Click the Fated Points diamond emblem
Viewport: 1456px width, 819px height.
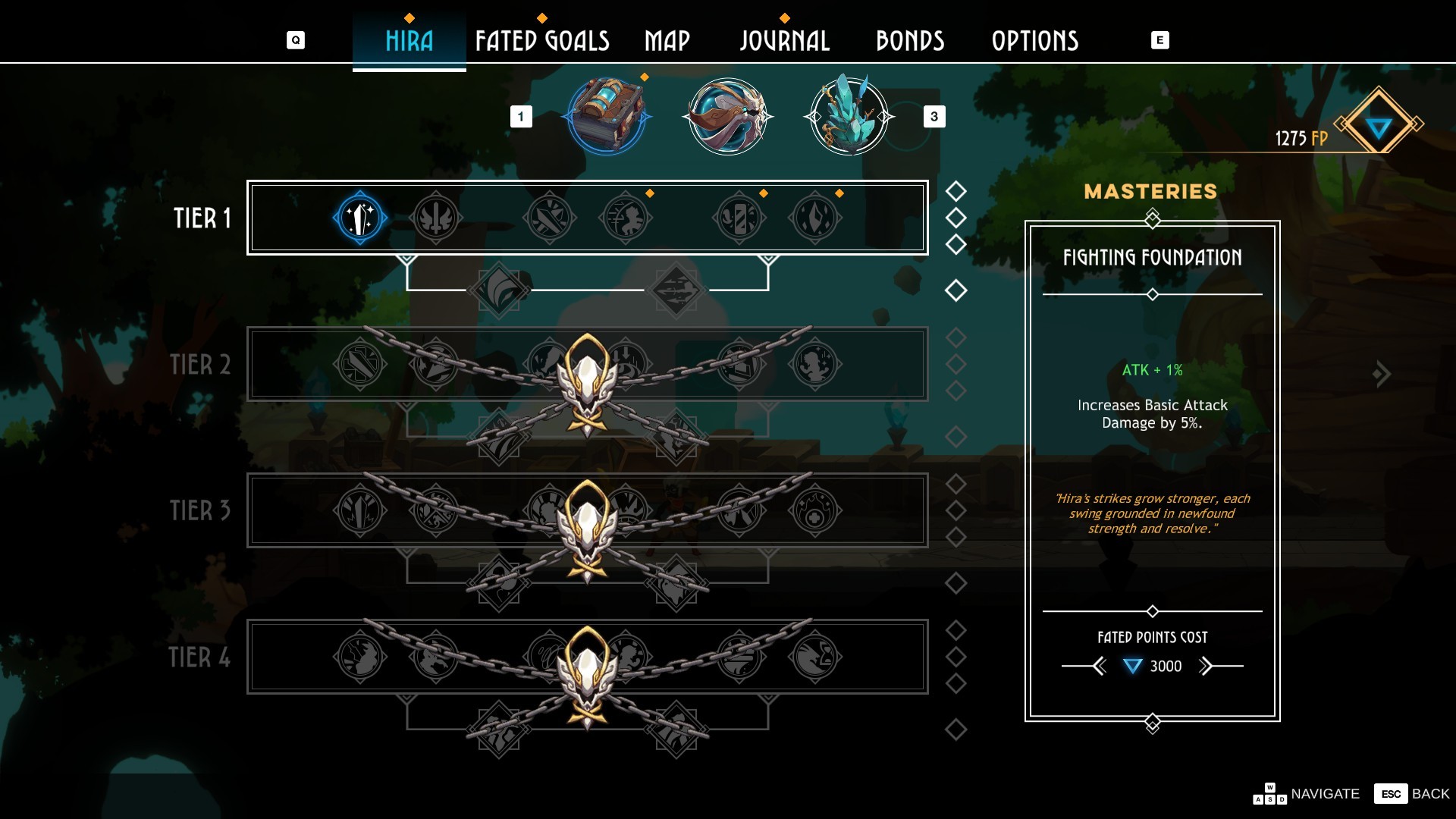tap(1378, 125)
